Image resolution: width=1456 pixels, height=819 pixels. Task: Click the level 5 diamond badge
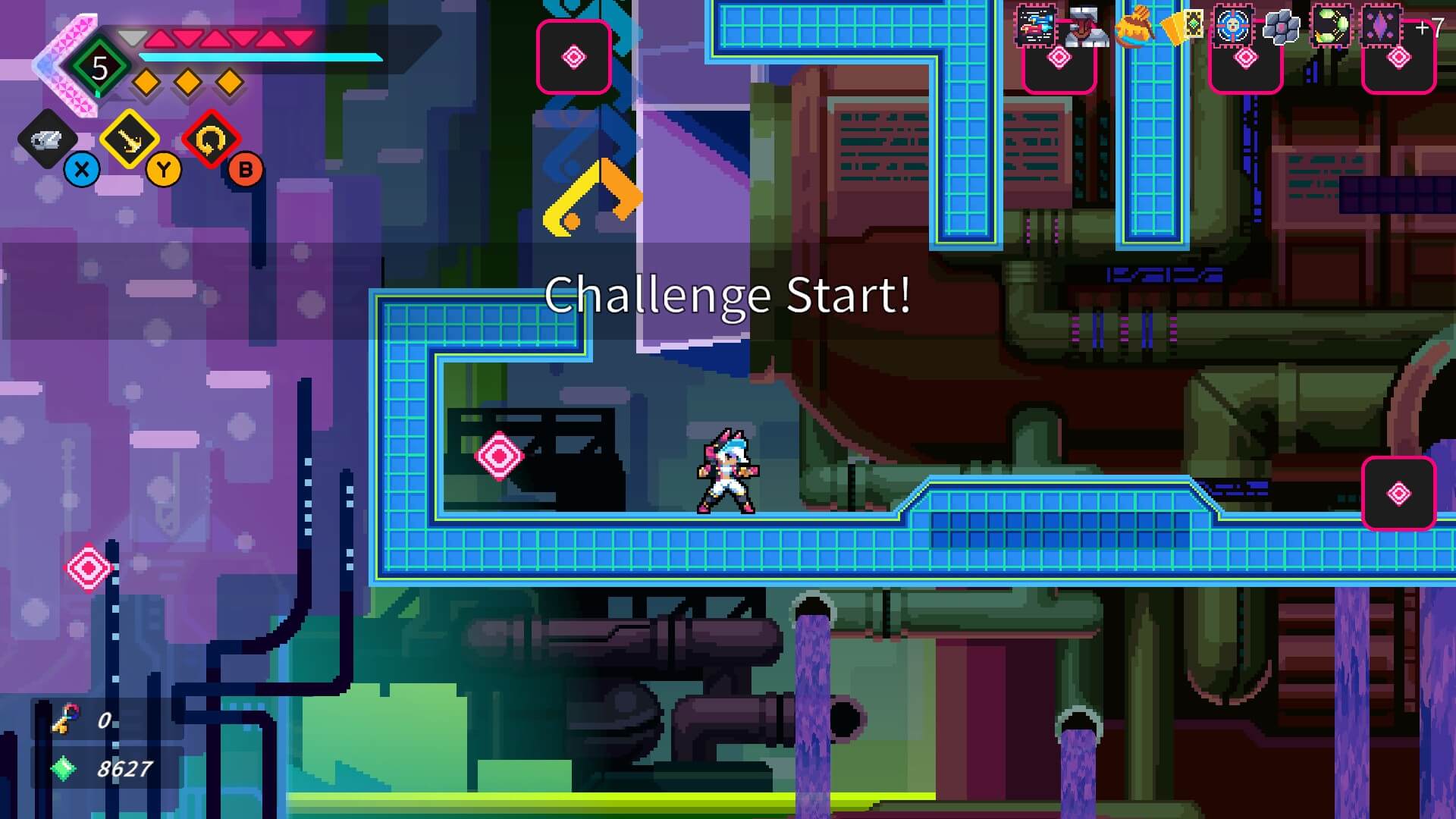click(x=99, y=68)
